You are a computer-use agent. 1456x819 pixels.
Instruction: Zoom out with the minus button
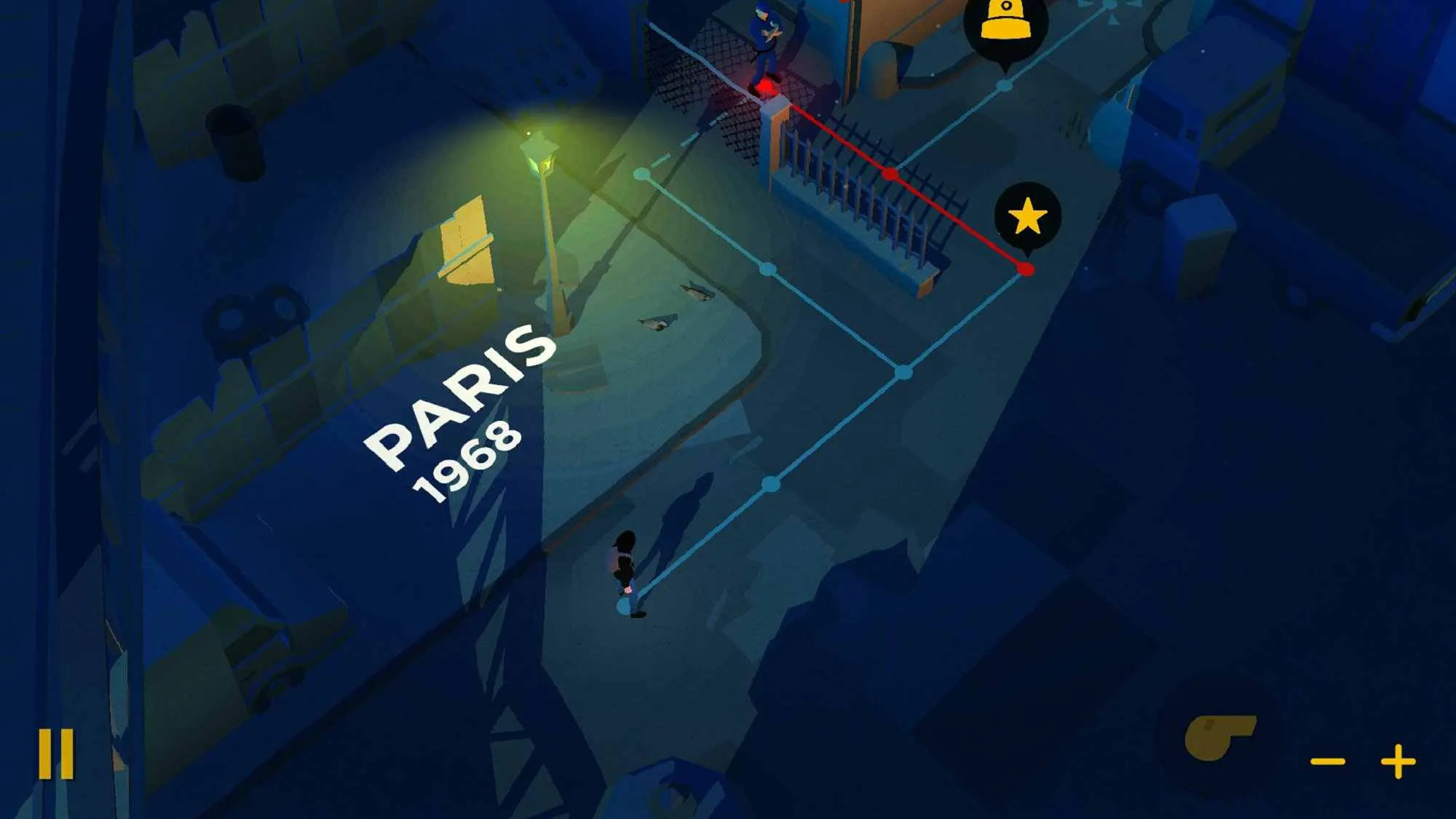point(1327,761)
